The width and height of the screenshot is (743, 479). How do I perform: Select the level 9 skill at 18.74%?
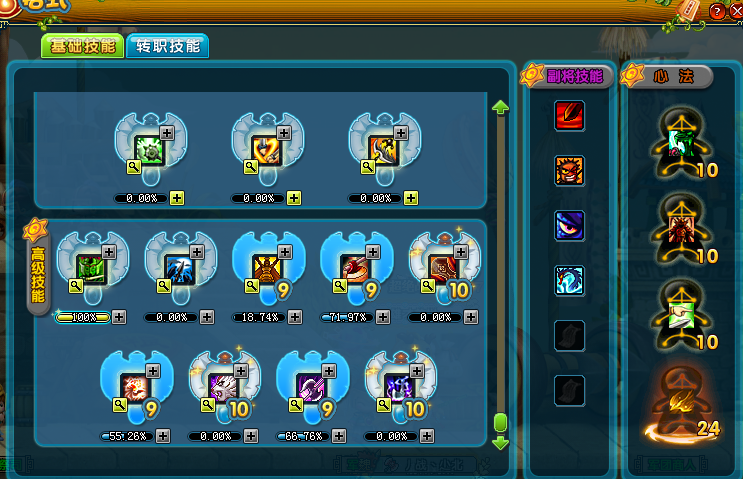267,268
